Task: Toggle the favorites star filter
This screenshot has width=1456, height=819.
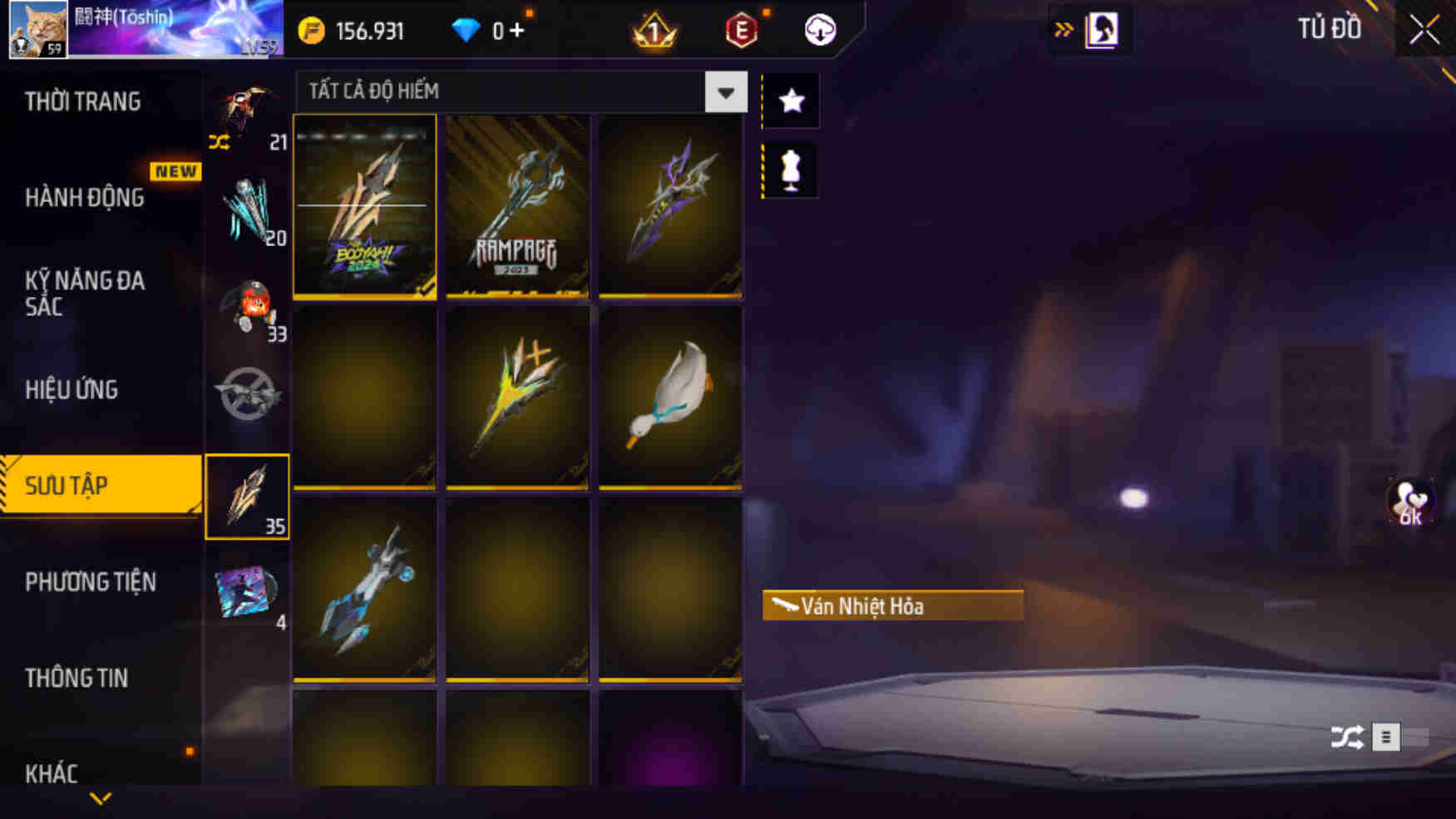Action: pyautogui.click(x=790, y=101)
